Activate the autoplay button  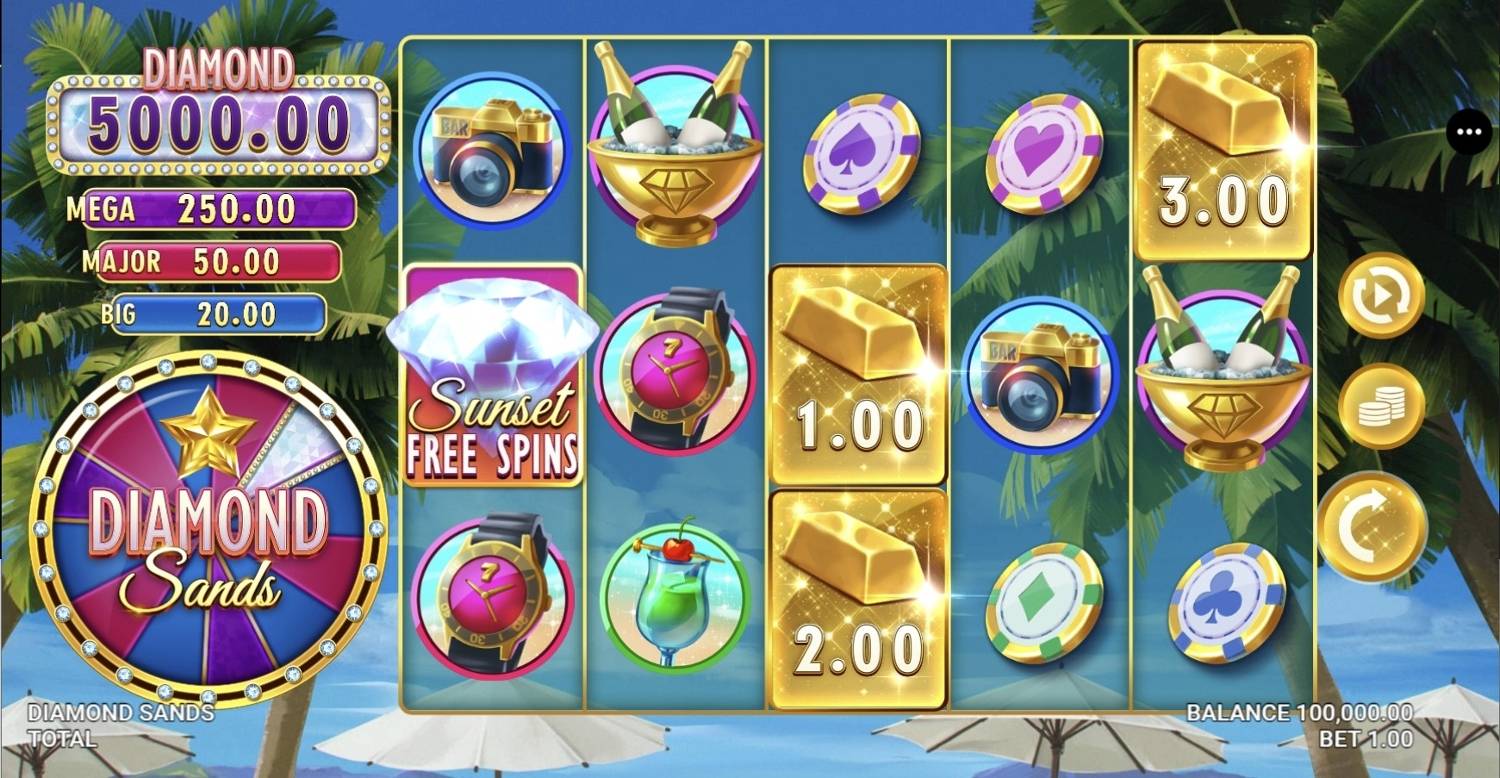pos(1381,295)
